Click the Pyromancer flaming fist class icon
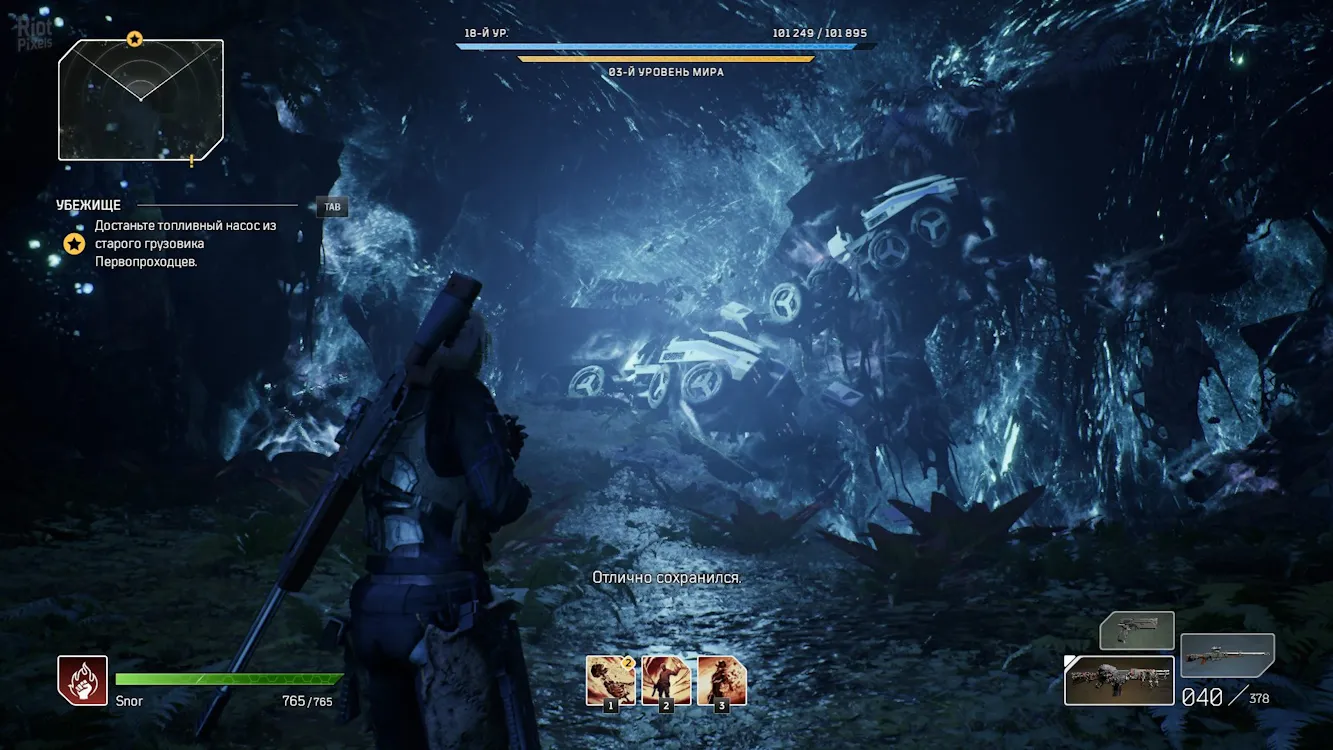The width and height of the screenshot is (1333, 750). (x=83, y=680)
